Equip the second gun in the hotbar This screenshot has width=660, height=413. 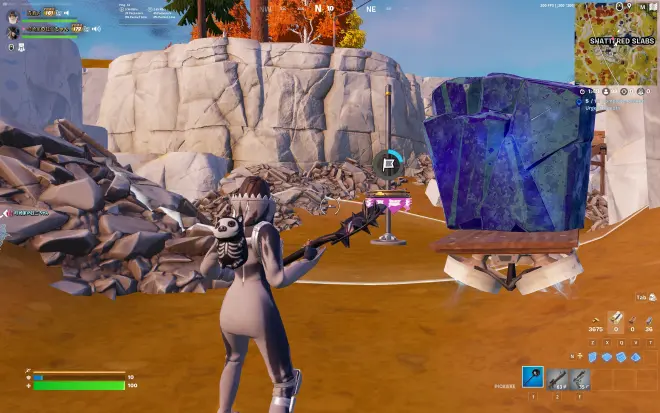(580, 378)
